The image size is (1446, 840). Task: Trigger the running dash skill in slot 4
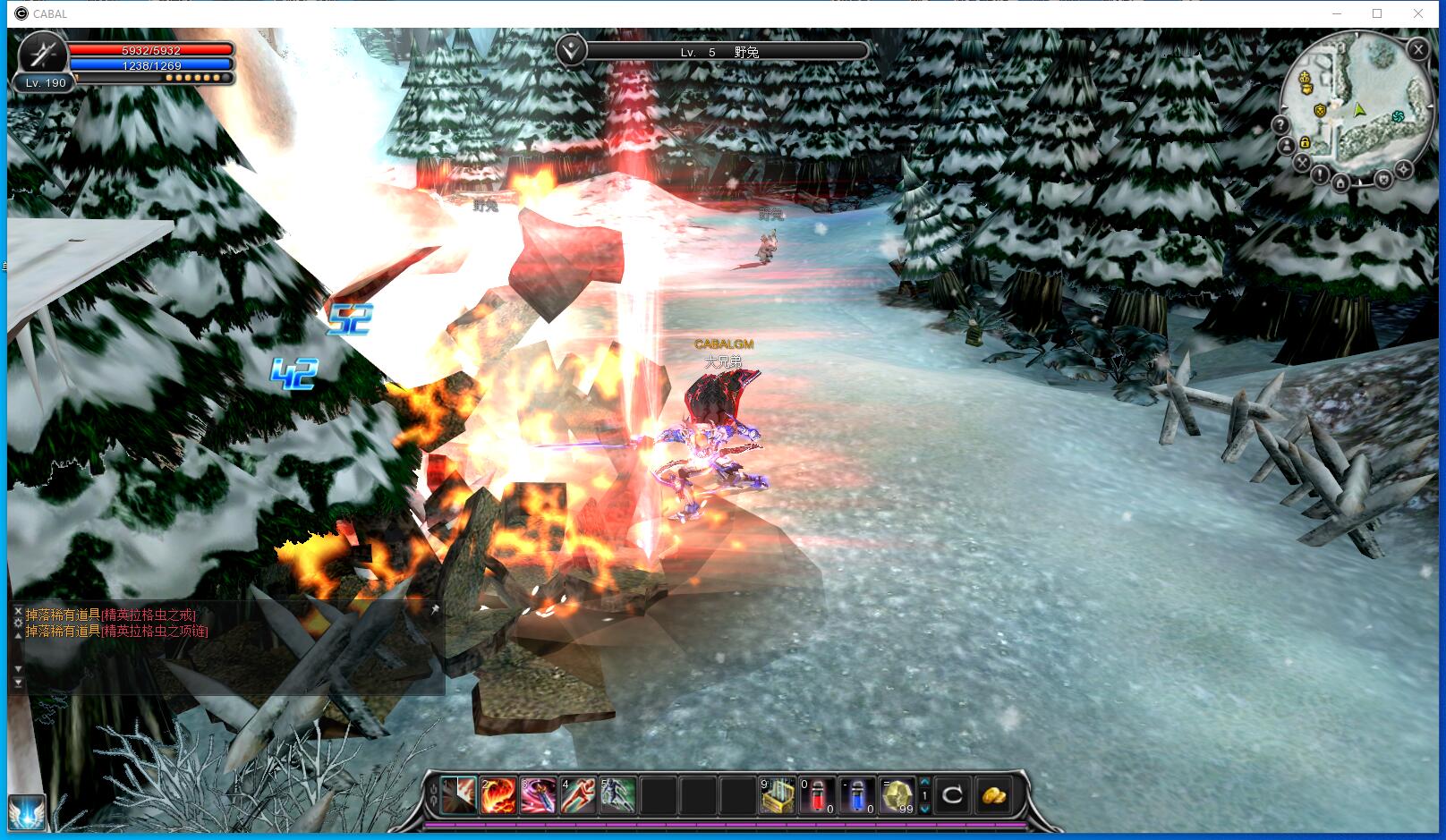578,795
